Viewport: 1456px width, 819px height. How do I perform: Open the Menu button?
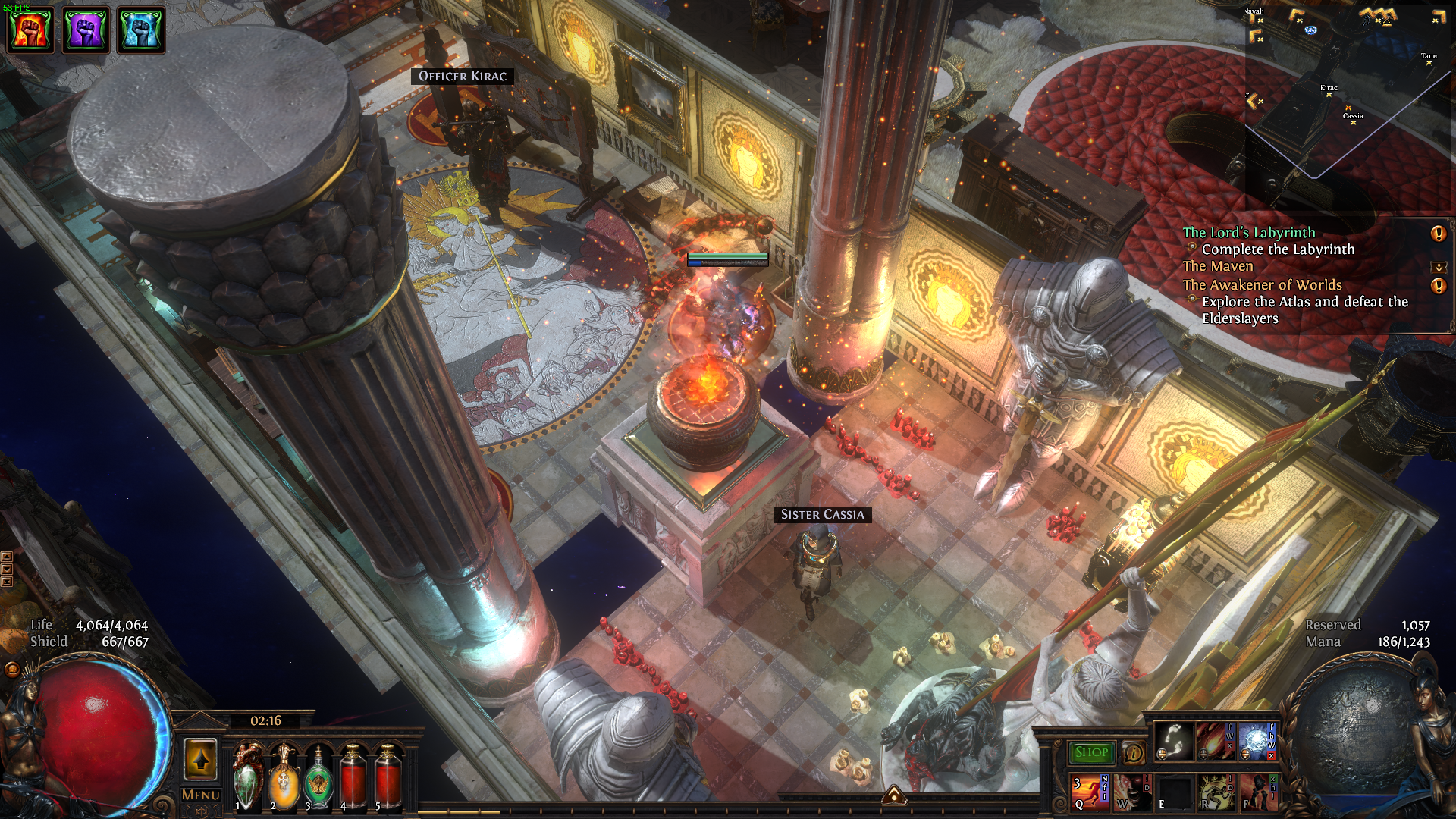point(200,795)
